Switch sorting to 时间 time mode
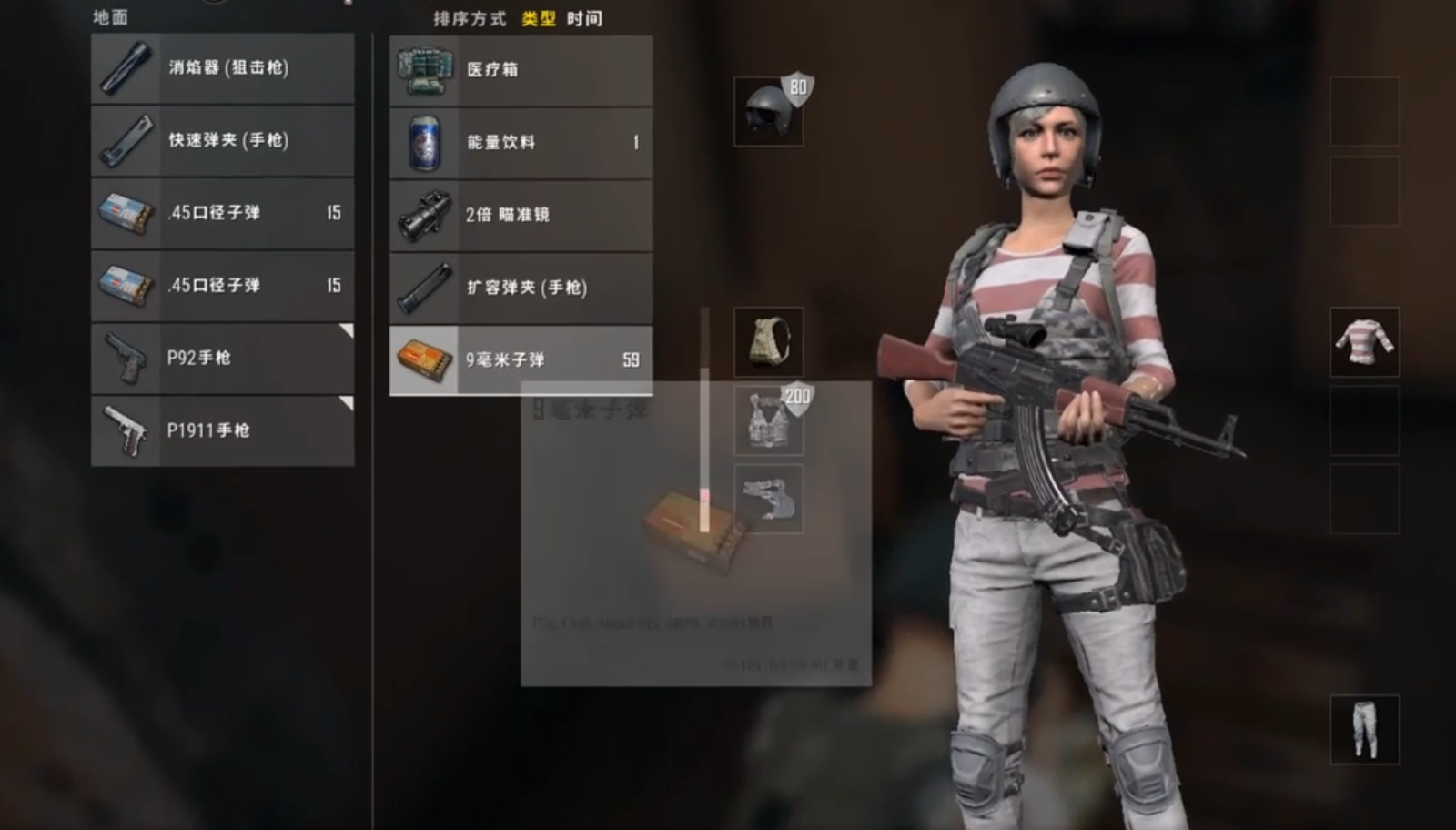The height and width of the screenshot is (830, 1456). [583, 17]
